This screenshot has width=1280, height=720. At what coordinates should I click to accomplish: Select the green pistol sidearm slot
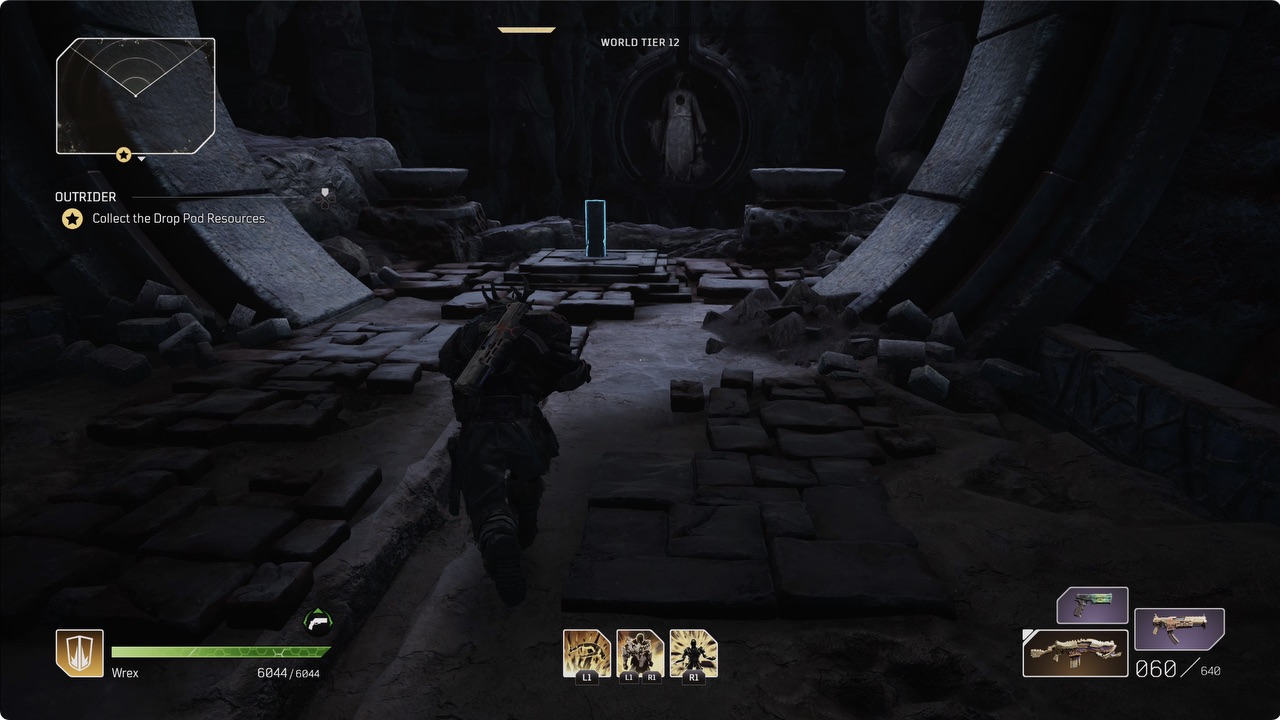(x=1092, y=605)
